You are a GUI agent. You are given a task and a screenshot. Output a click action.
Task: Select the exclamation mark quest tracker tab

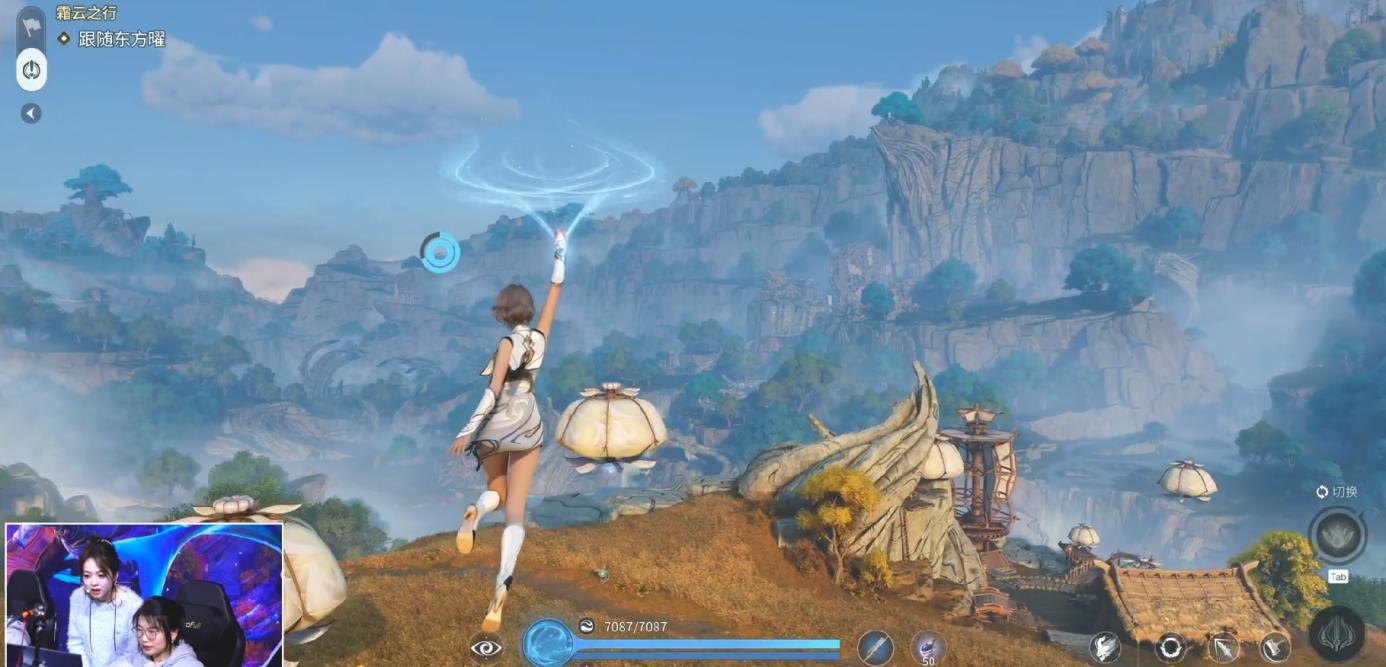(31, 70)
